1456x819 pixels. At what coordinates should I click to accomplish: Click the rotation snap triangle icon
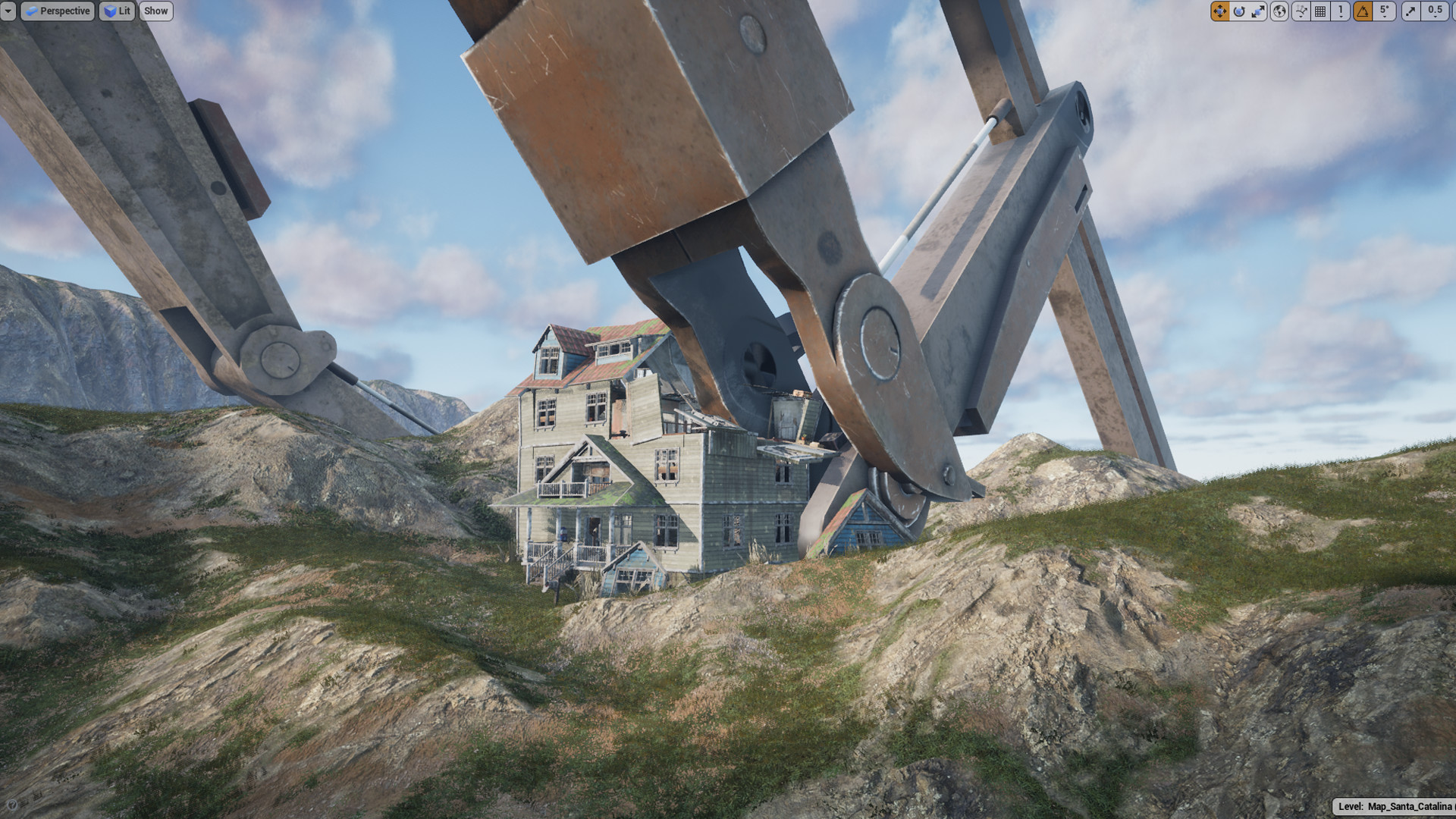tap(1361, 11)
